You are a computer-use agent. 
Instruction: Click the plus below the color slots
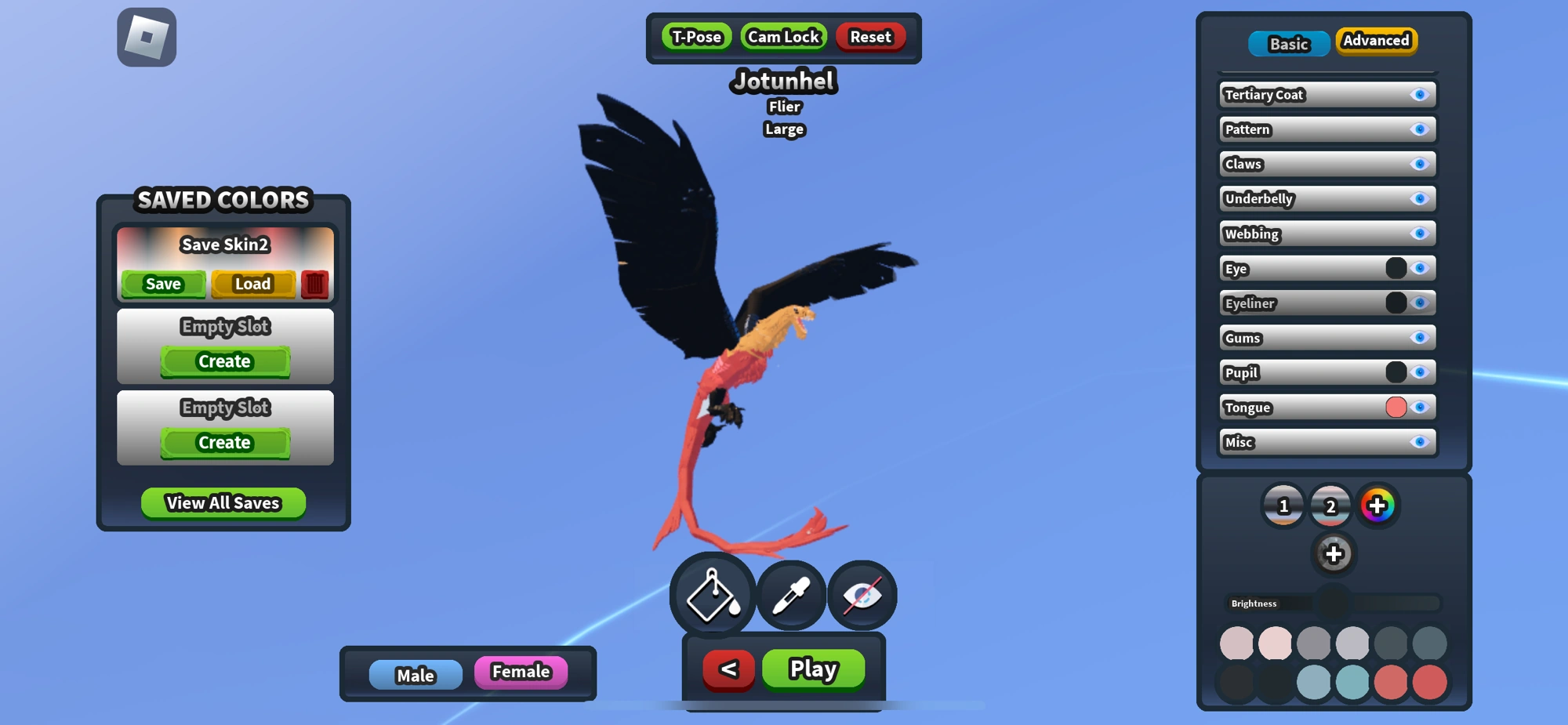[x=1334, y=553]
